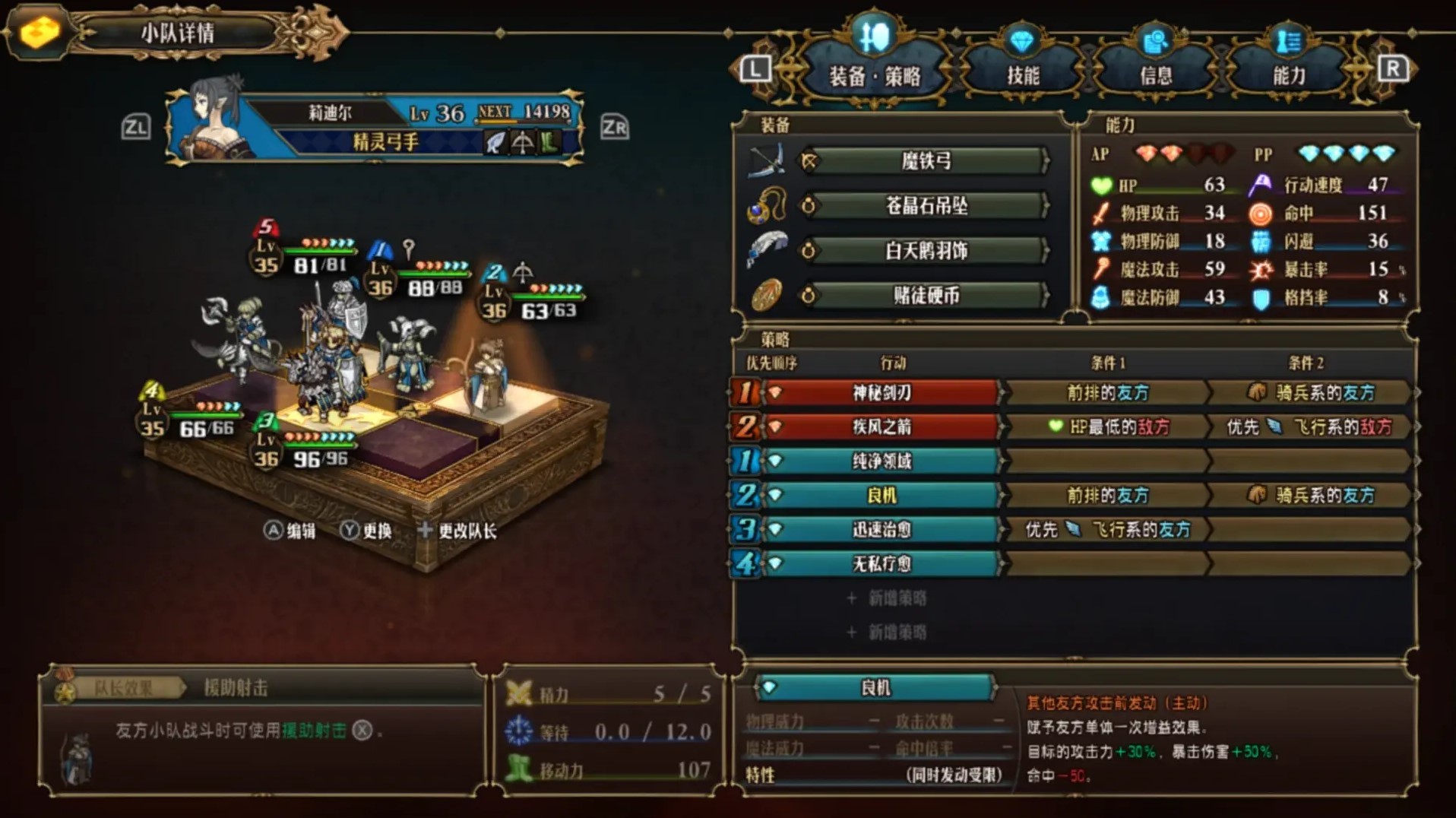This screenshot has height=818, width=1456.
Task: Click the 命中 accuracy target icon
Action: (x=1261, y=214)
